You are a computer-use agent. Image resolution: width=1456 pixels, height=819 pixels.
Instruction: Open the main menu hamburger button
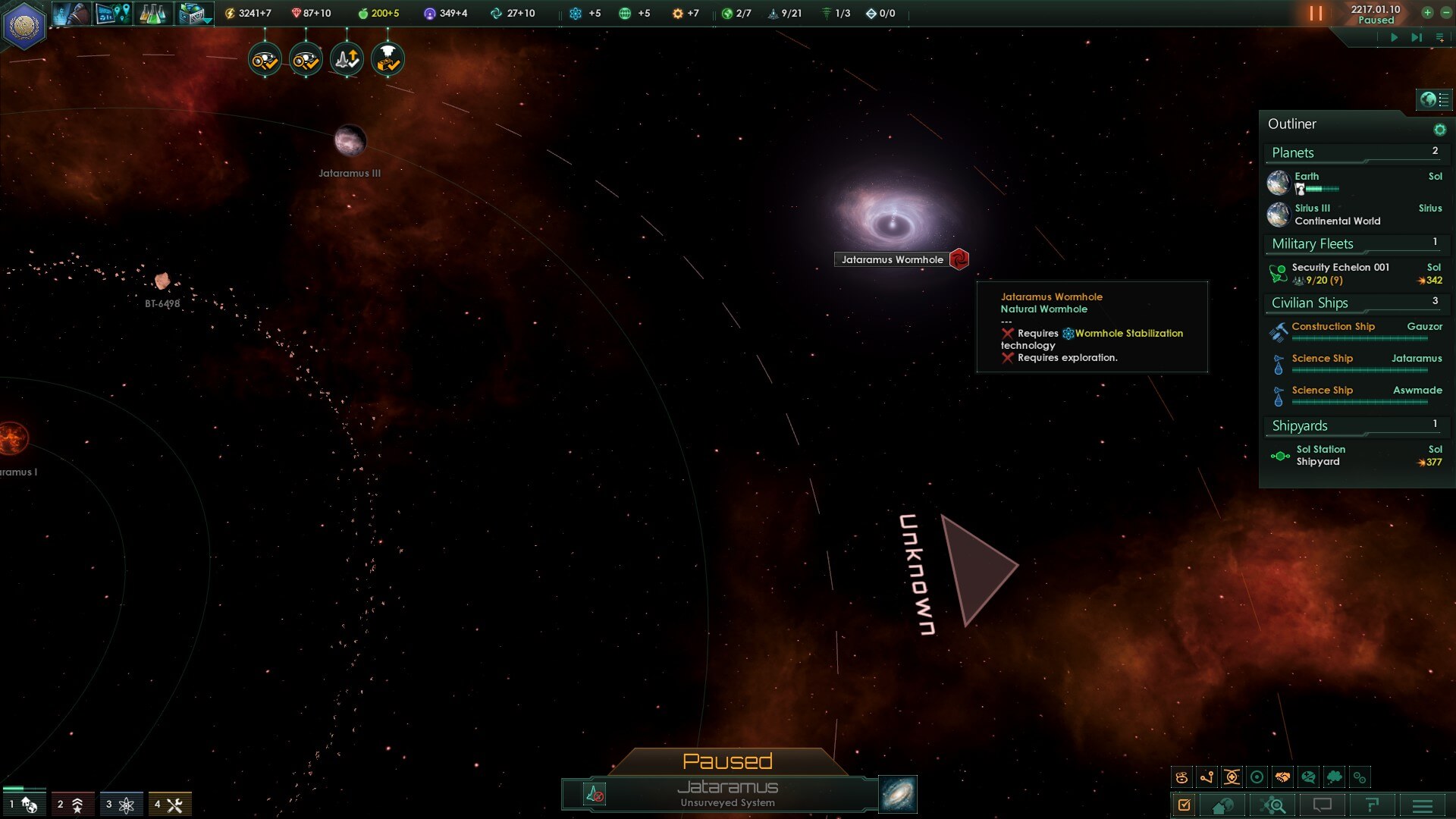(1423, 805)
